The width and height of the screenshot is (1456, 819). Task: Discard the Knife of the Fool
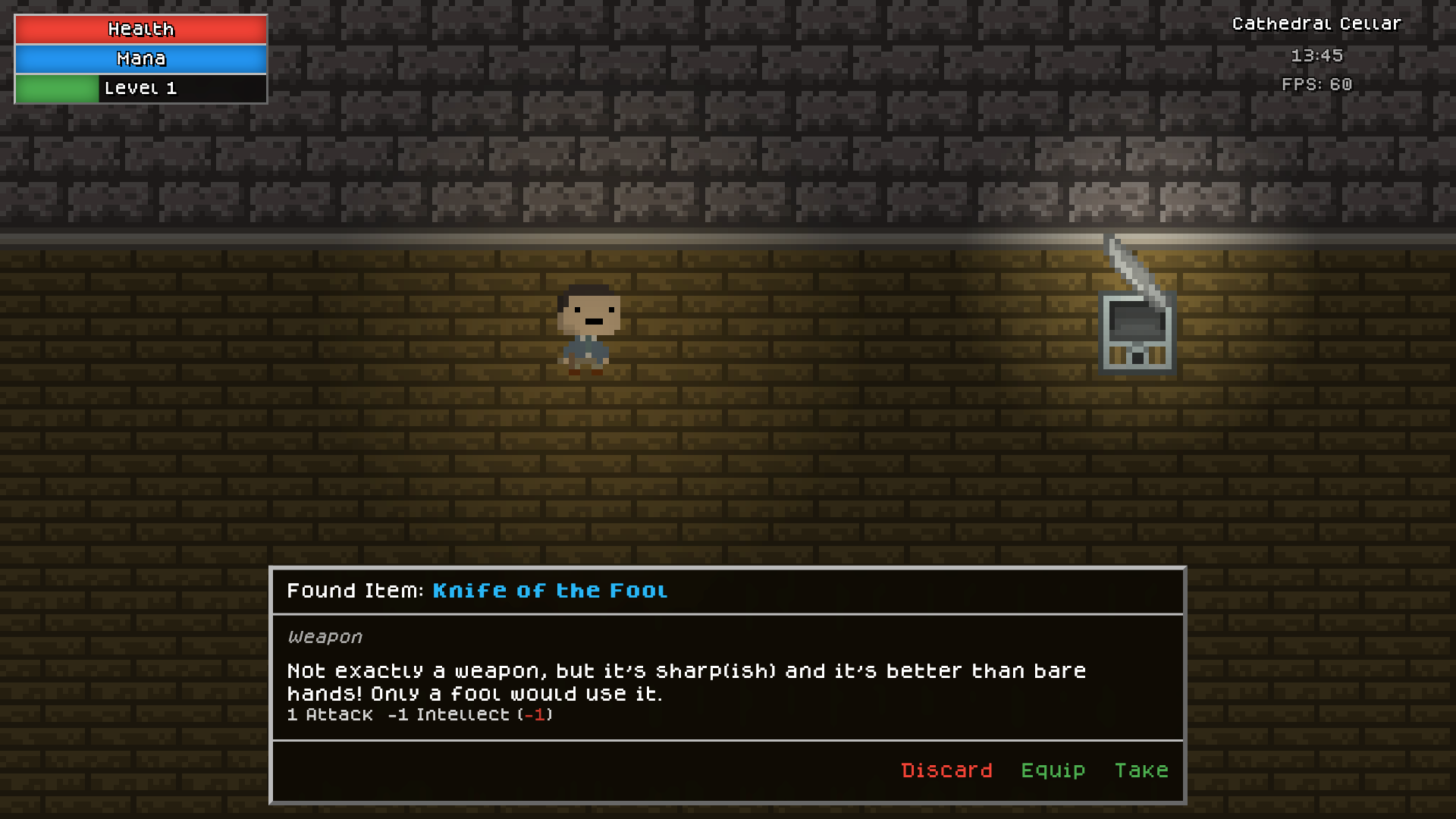tap(946, 770)
